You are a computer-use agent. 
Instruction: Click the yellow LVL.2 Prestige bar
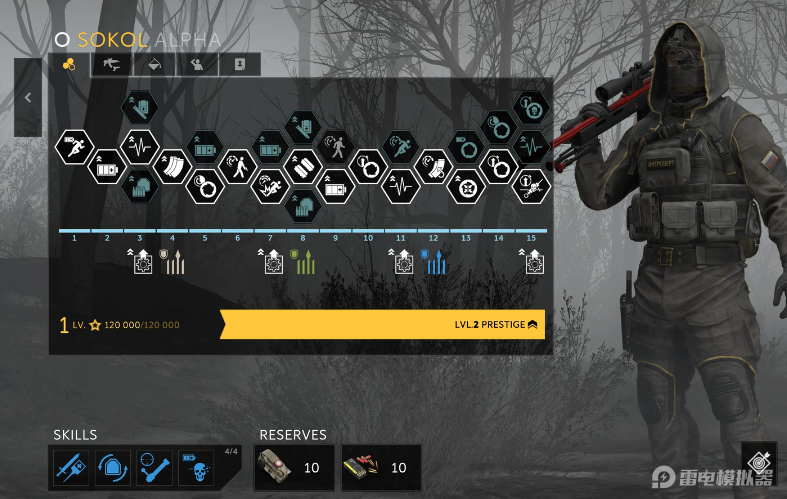pos(382,324)
